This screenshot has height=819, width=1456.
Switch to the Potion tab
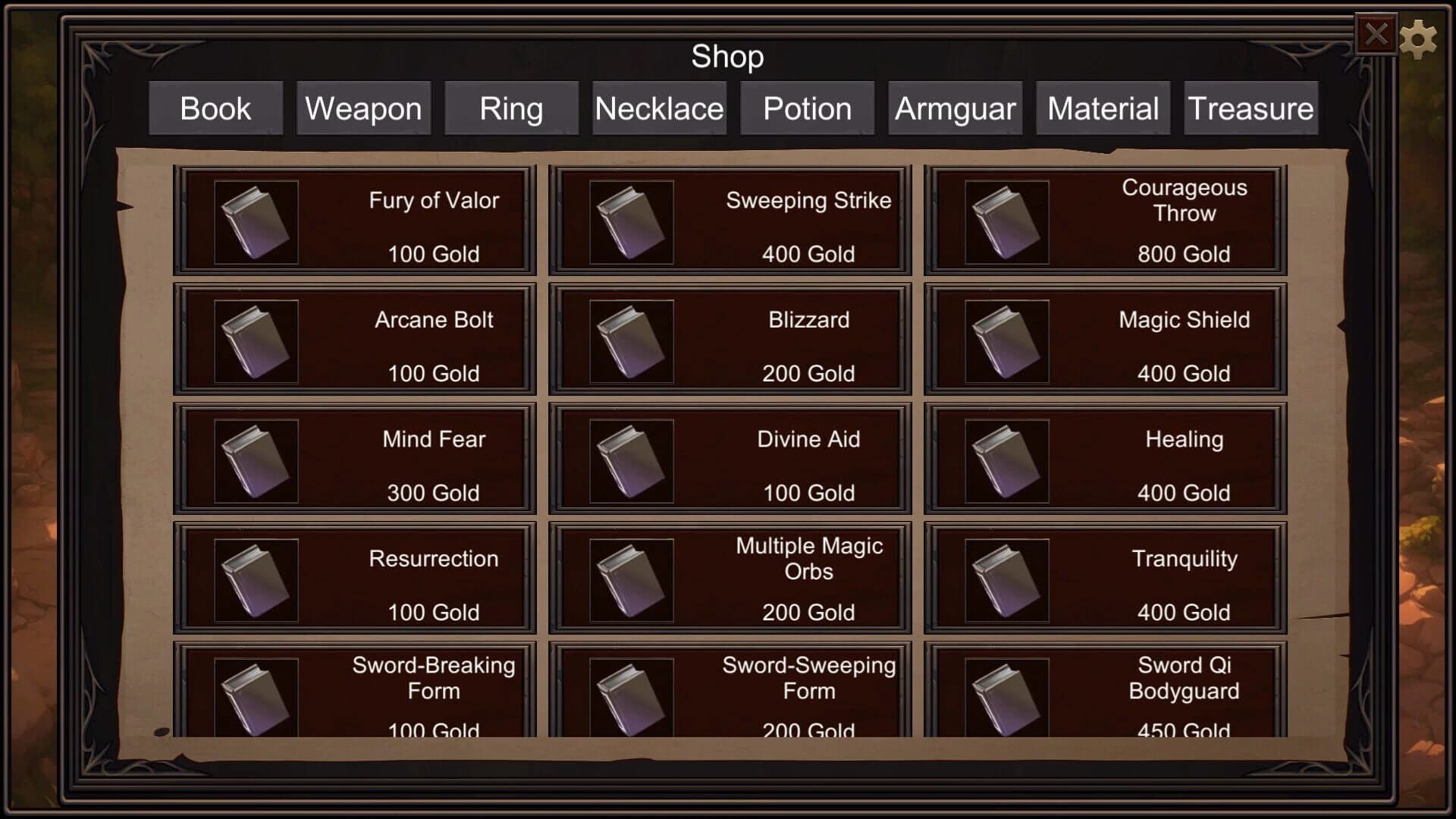click(806, 108)
